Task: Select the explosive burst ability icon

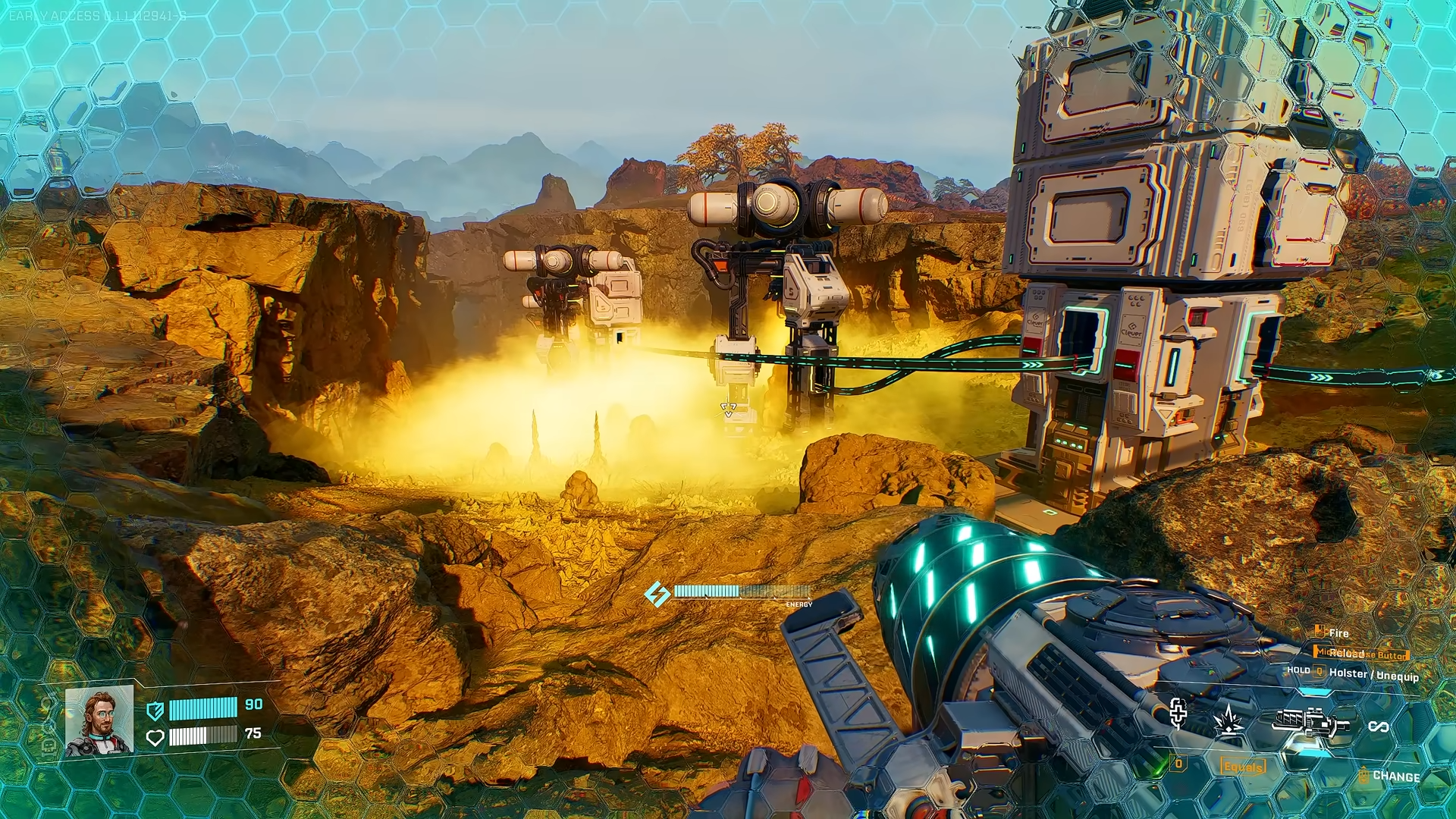Action: [x=1228, y=720]
